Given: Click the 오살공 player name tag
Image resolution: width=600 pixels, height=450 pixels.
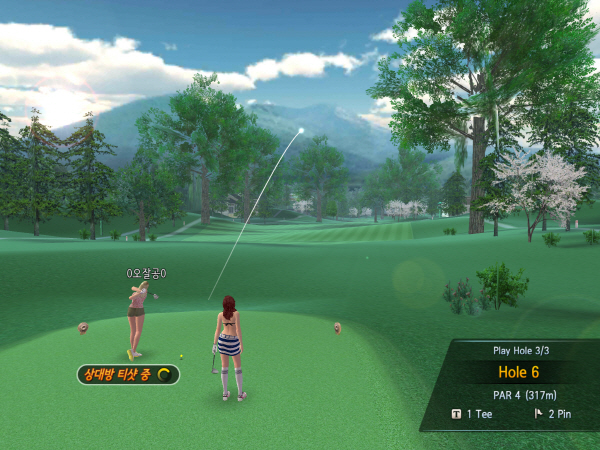Looking at the screenshot, I should click(146, 273).
